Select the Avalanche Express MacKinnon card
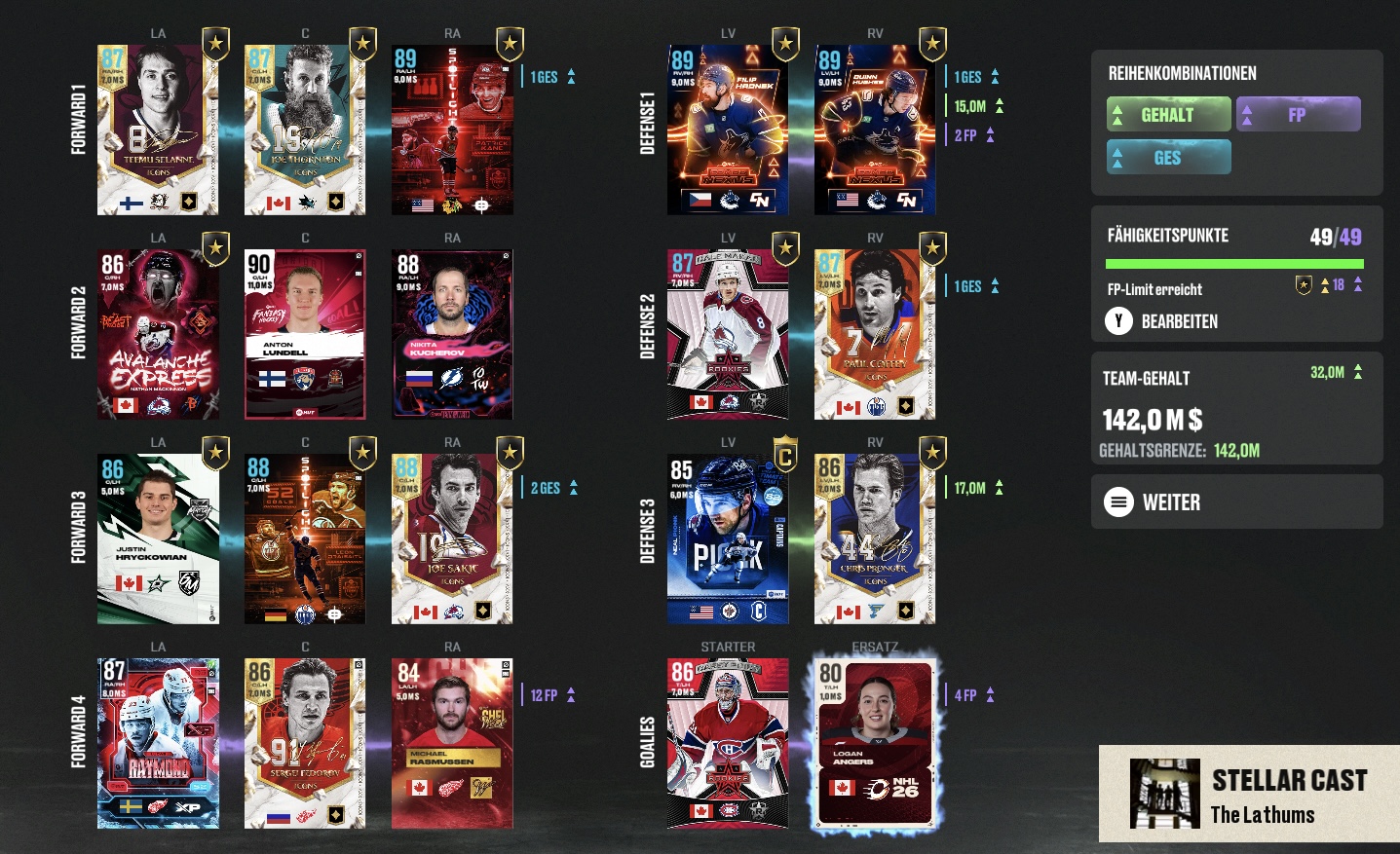This screenshot has width=1400, height=854. pyautogui.click(x=158, y=334)
